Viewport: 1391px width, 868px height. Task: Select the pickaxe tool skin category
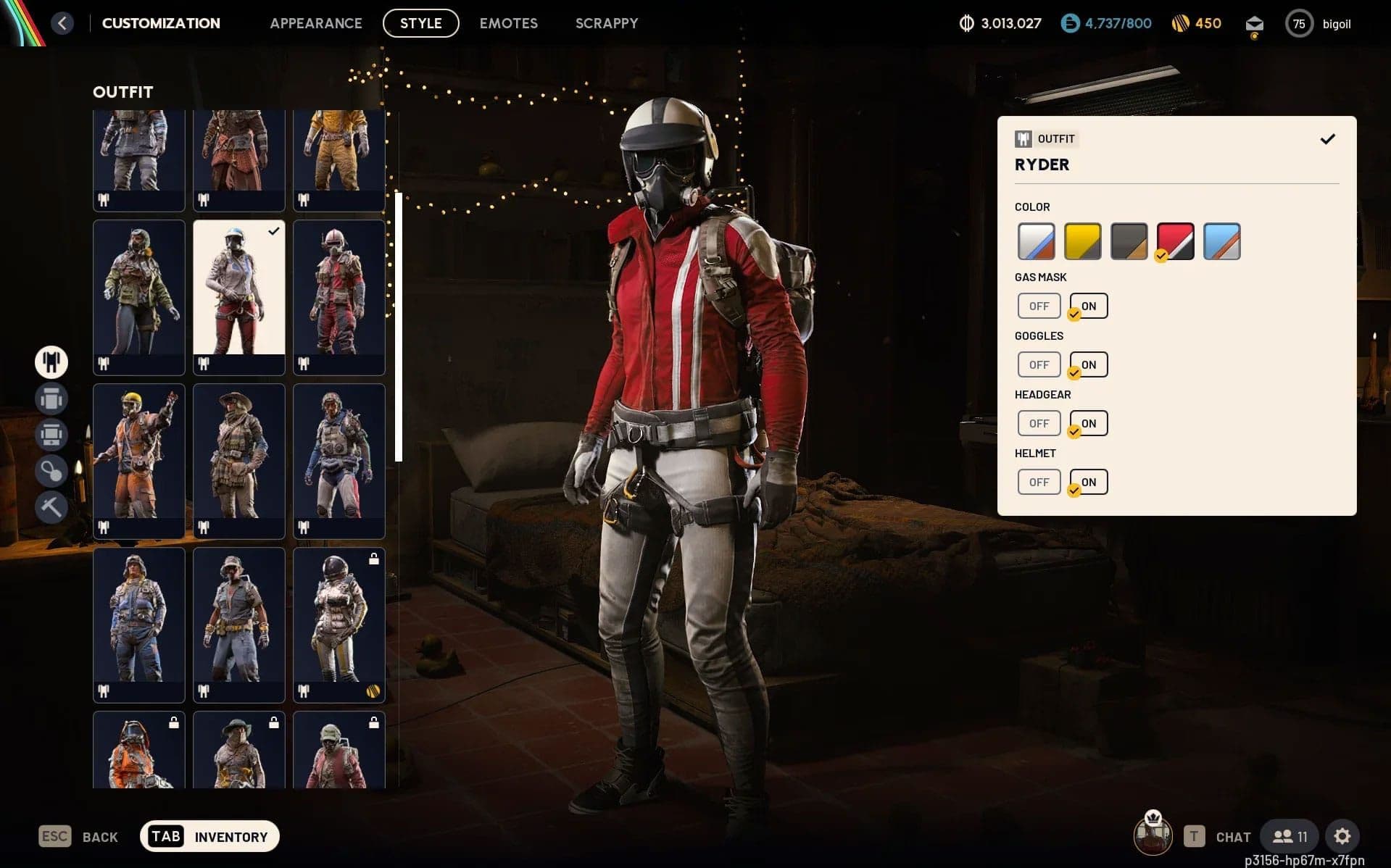coord(51,506)
